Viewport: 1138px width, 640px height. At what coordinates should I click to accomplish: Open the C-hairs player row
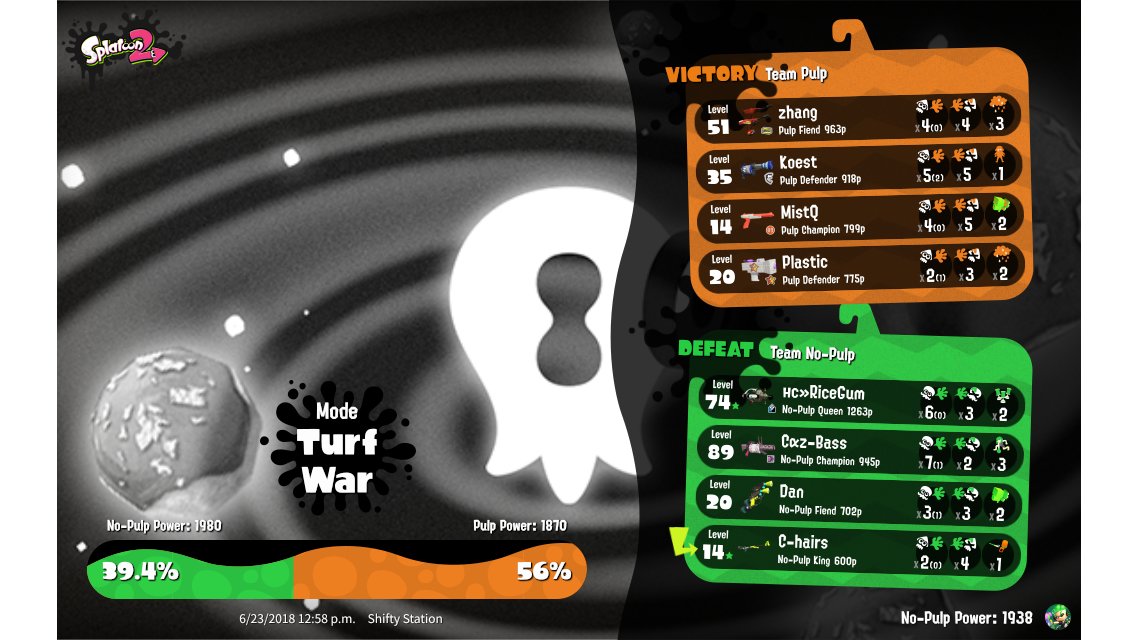coord(858,549)
